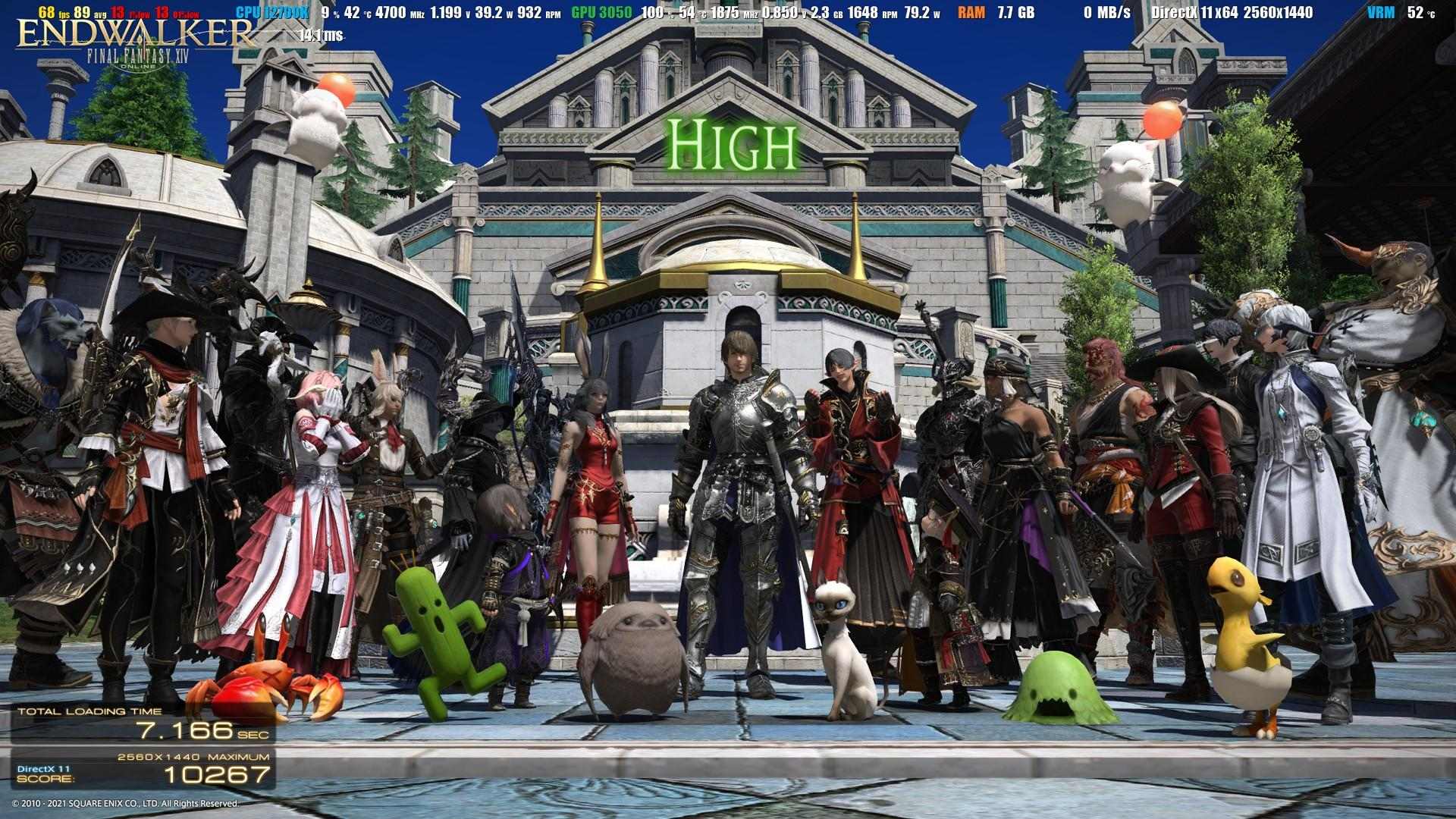Click the cyan VRM temperature indicator
Image resolution: width=1456 pixels, height=819 pixels.
click(1380, 12)
